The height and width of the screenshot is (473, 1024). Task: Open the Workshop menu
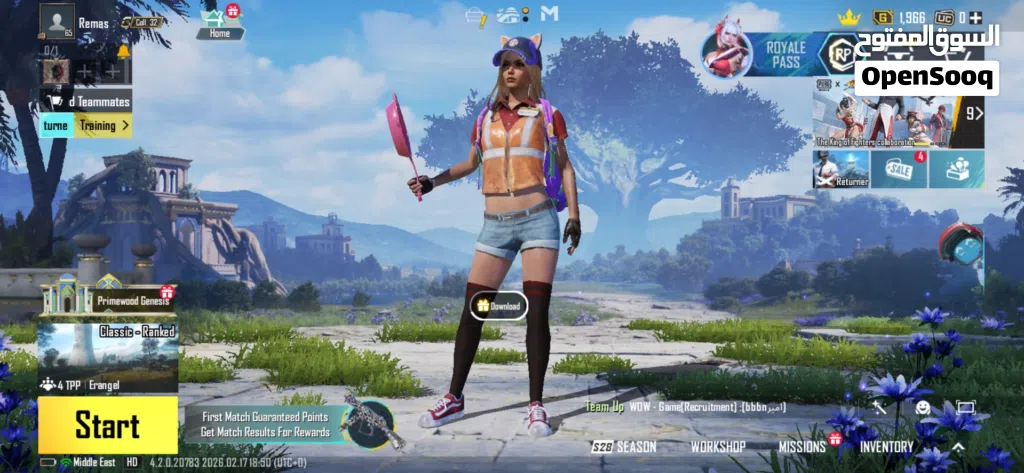coord(718,446)
